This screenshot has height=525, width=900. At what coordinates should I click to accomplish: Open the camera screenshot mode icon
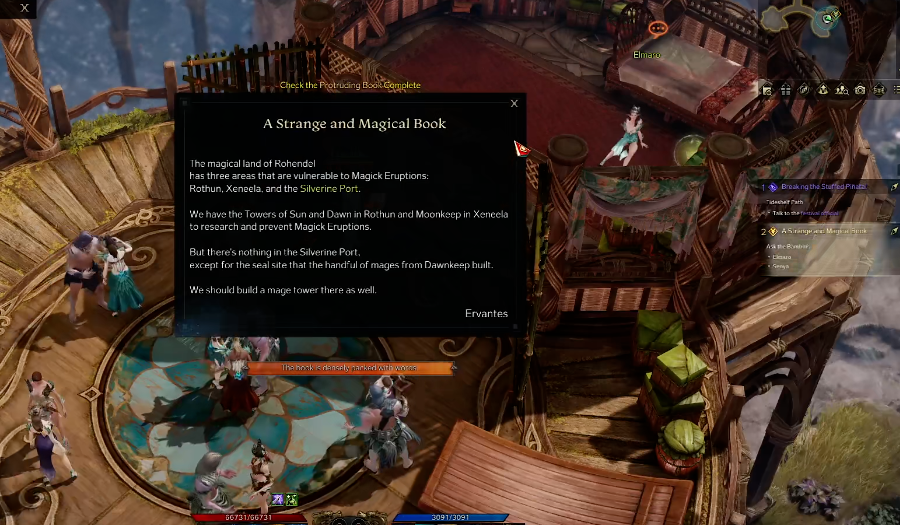pos(860,90)
